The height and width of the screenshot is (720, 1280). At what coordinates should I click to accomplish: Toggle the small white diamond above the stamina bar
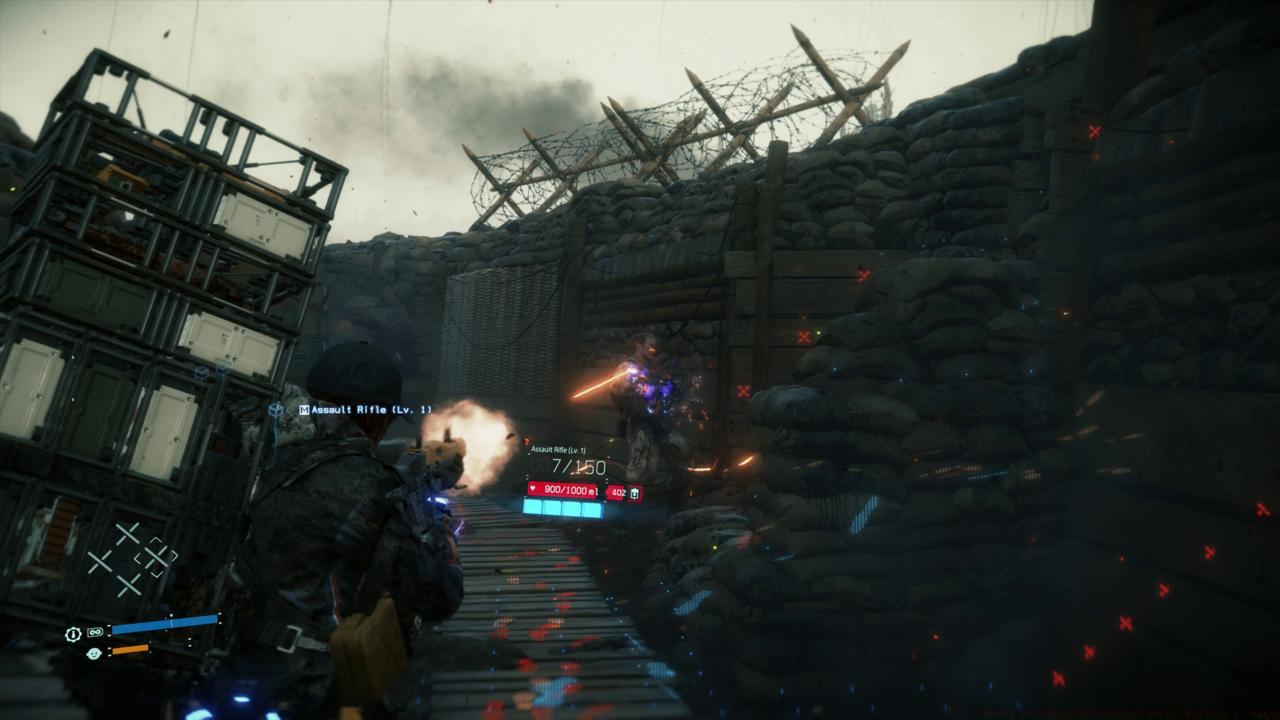pyautogui.click(x=170, y=615)
